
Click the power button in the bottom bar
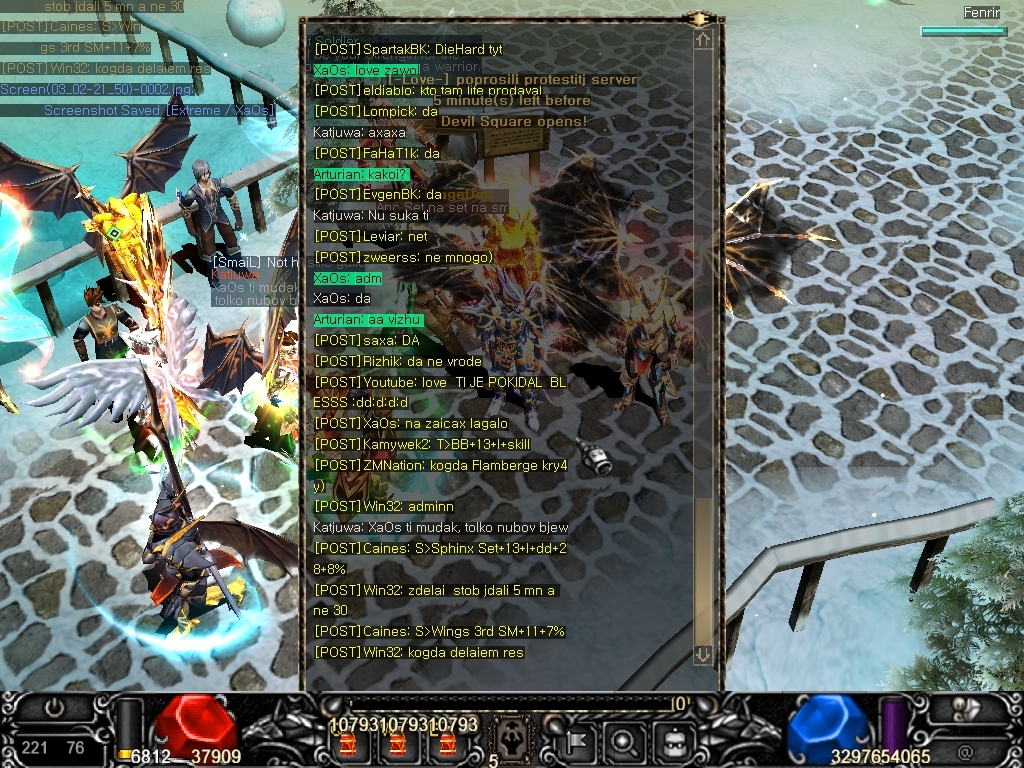click(54, 708)
